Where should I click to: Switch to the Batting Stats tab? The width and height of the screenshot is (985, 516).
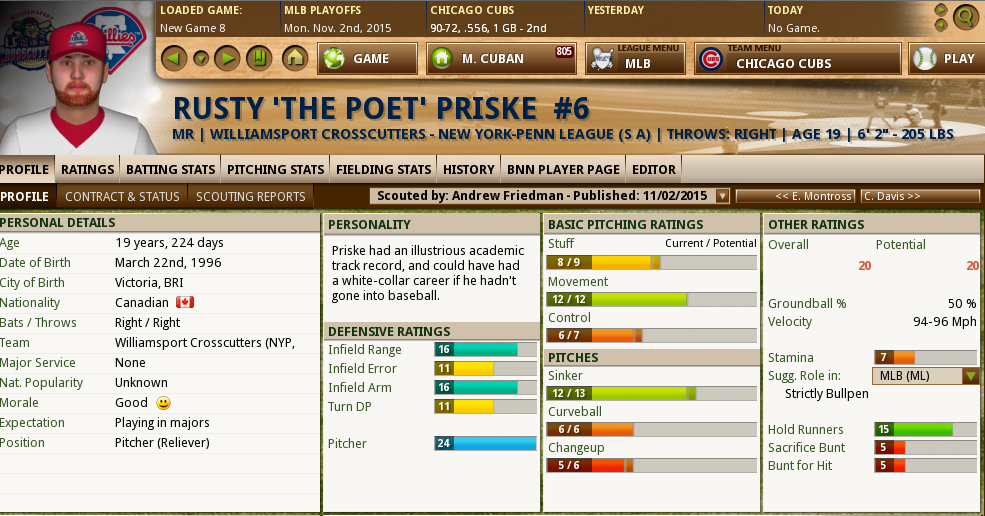pyautogui.click(x=170, y=169)
